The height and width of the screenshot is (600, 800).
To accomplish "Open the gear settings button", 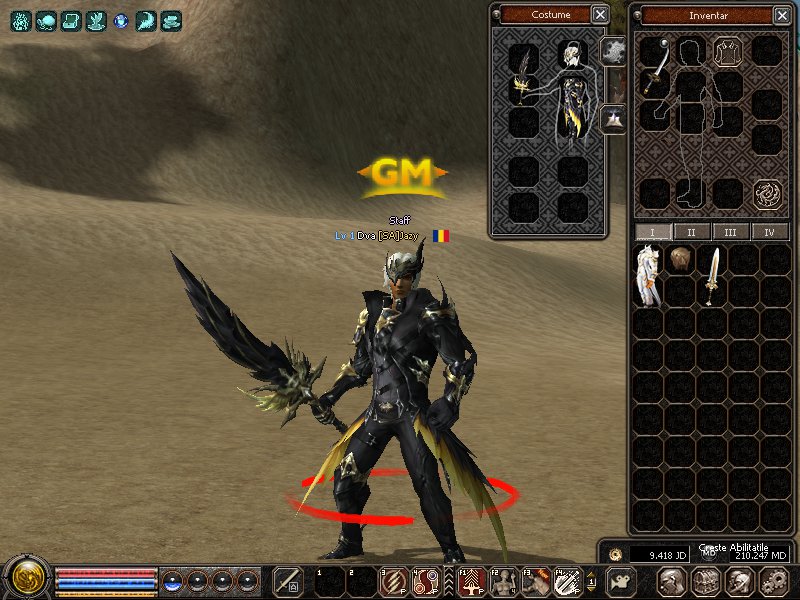I will 773,581.
